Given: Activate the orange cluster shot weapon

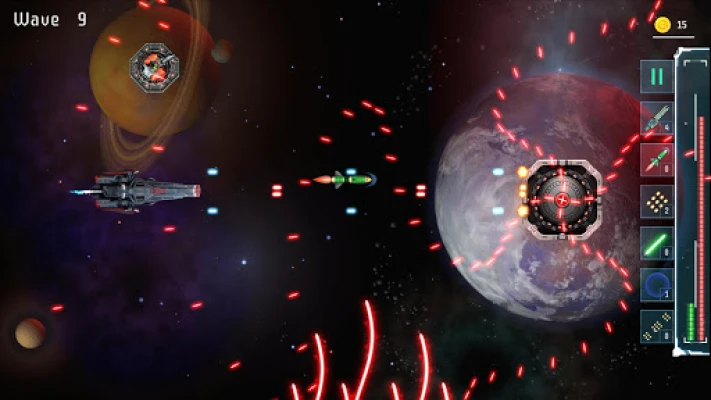Looking at the screenshot, I should point(657,201).
